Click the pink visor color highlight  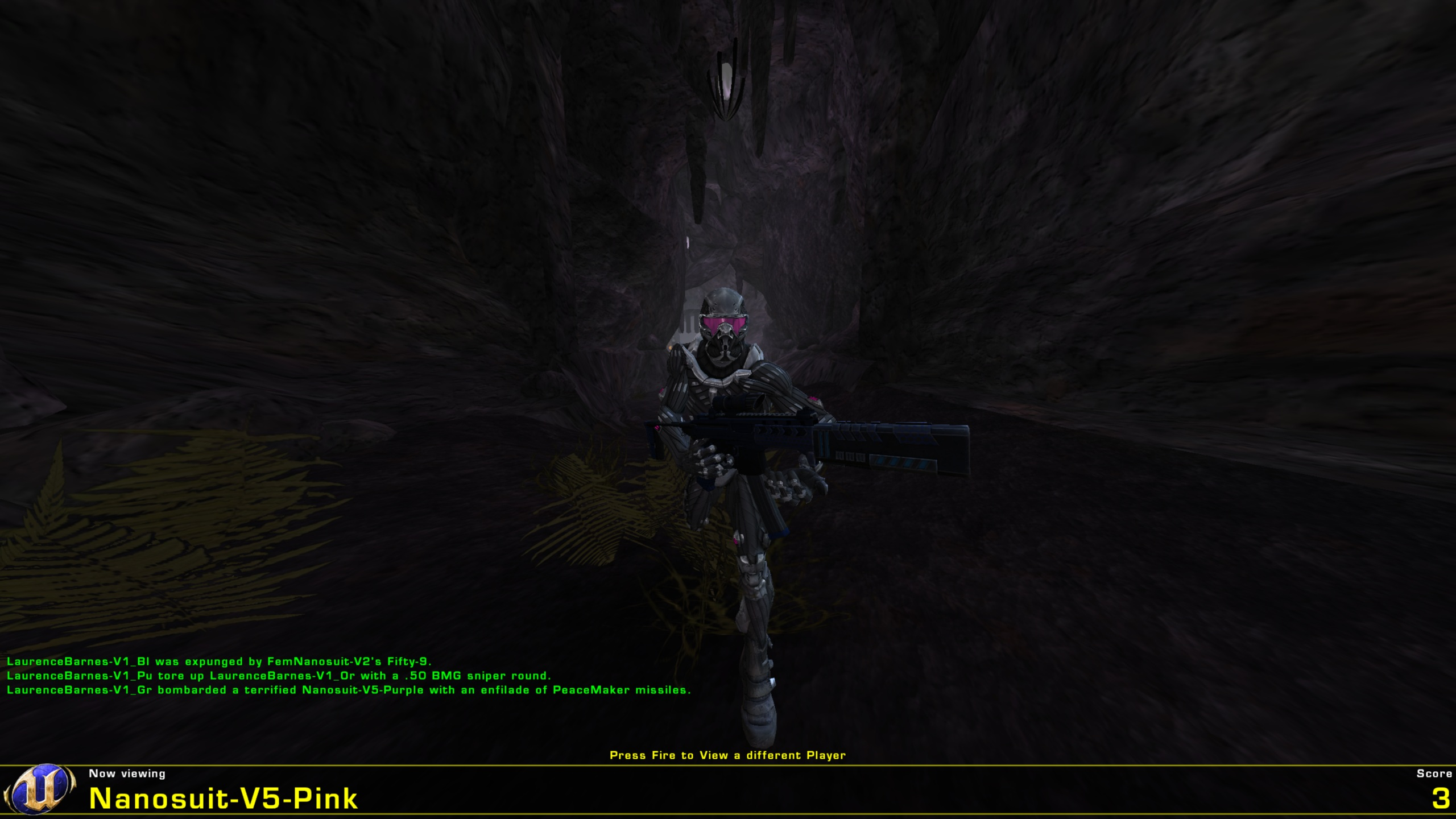[723, 325]
